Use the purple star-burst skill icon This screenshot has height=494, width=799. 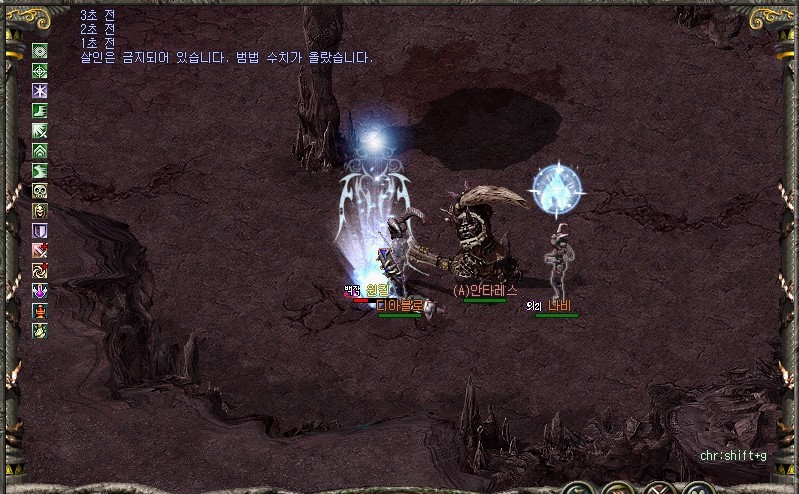(40, 91)
